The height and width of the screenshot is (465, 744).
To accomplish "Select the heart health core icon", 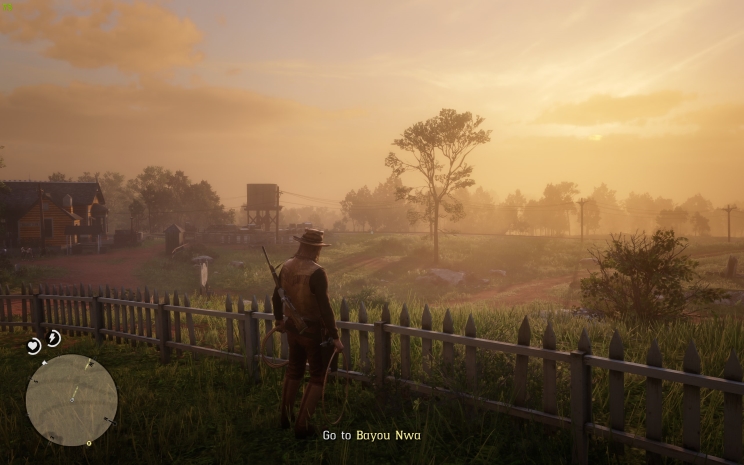I will pos(33,346).
